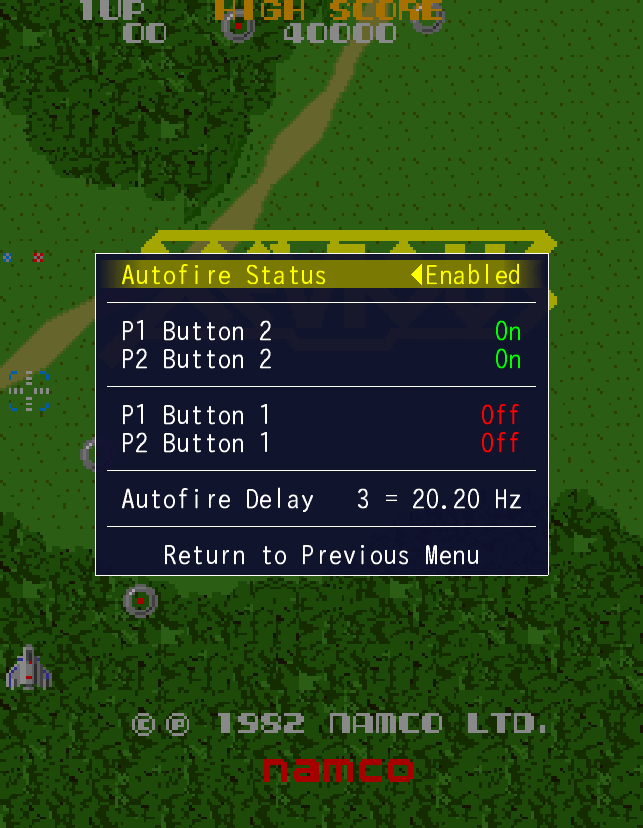Screen dimensions: 643x828
Task: Toggle autofire for P2 Button 2
Action: pos(321,359)
